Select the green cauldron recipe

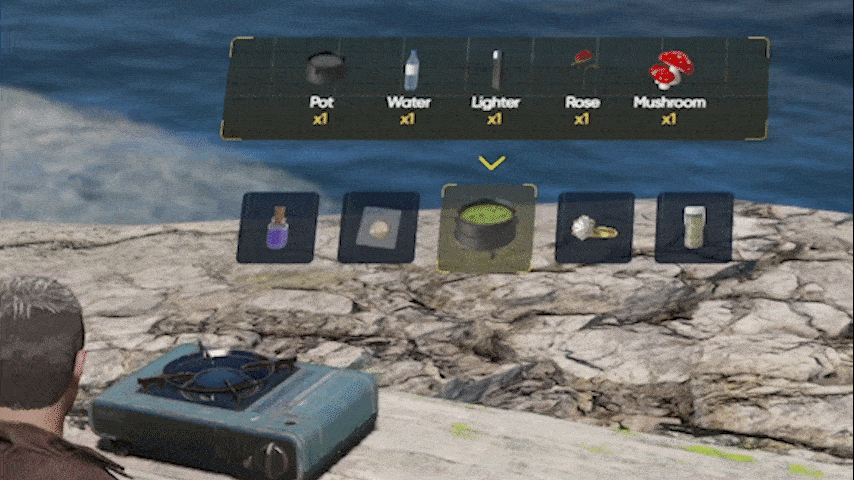coord(487,228)
